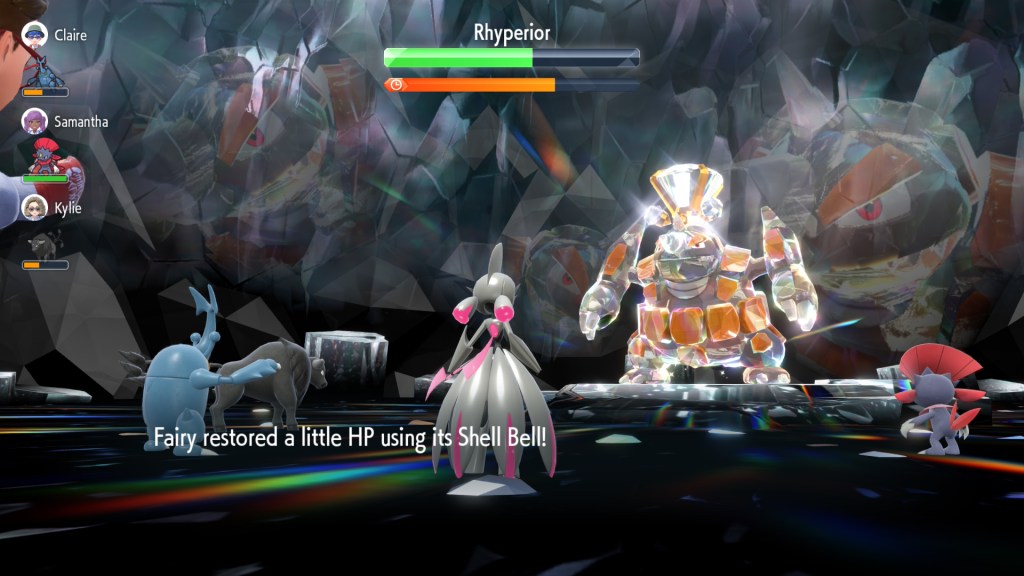Click the Pokémon icon under Samantha's name
The image size is (1024, 576).
pyautogui.click(x=46, y=156)
